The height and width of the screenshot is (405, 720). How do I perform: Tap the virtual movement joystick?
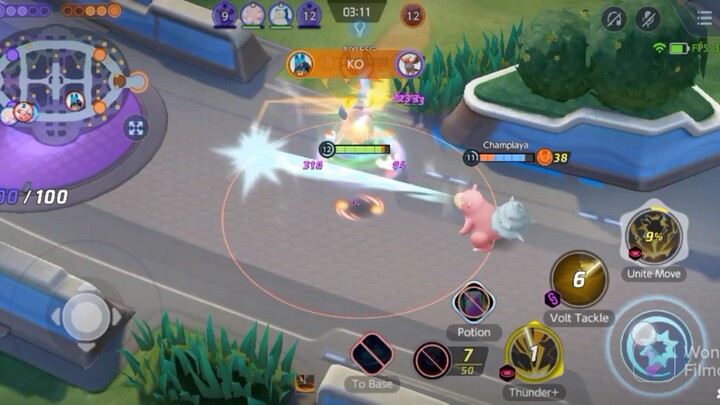tap(86, 318)
